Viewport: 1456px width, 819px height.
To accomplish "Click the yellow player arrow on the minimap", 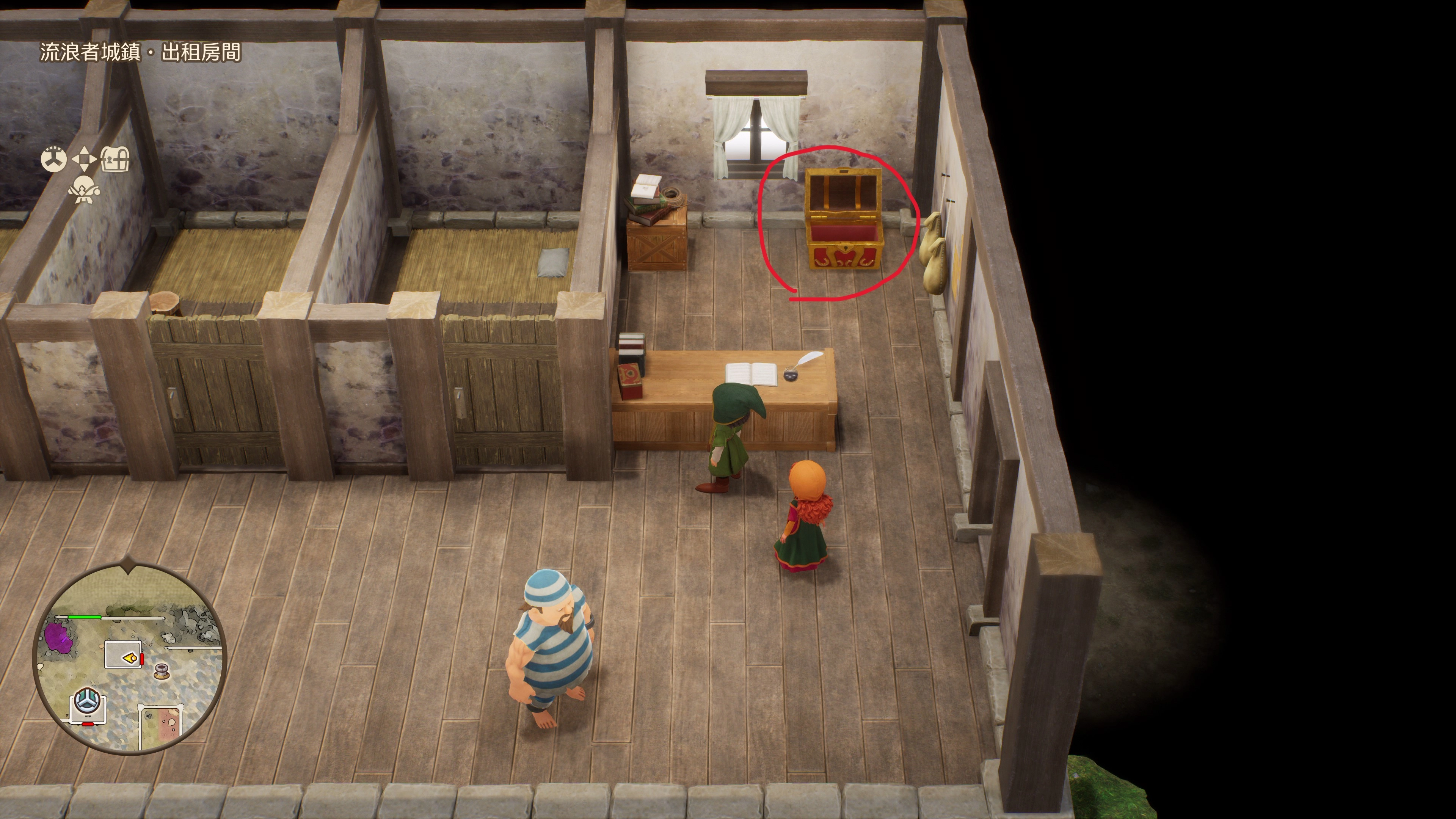I will point(129,657).
